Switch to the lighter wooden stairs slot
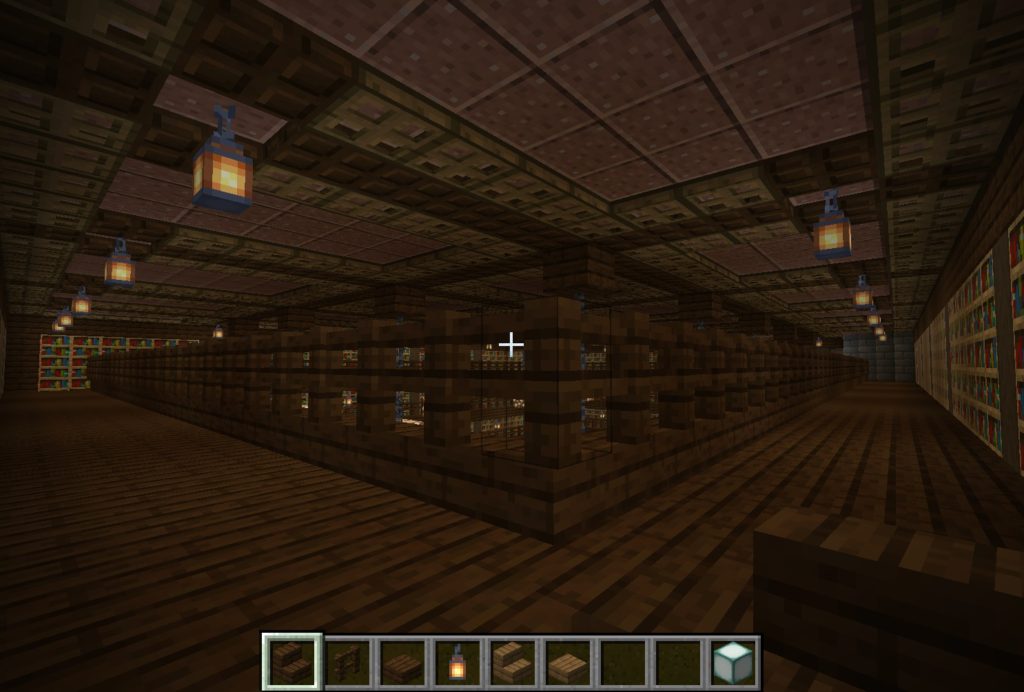This screenshot has height=692, width=1024. click(x=512, y=662)
